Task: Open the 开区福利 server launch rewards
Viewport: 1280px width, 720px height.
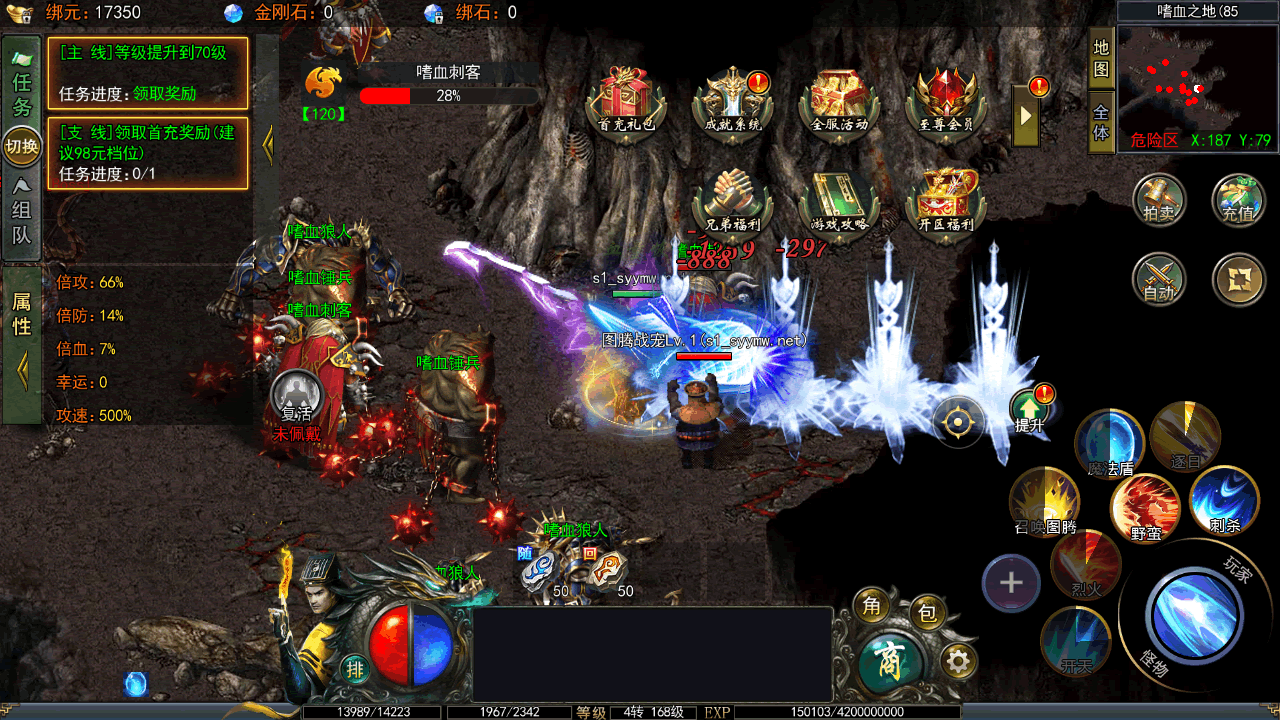Action: (945, 201)
